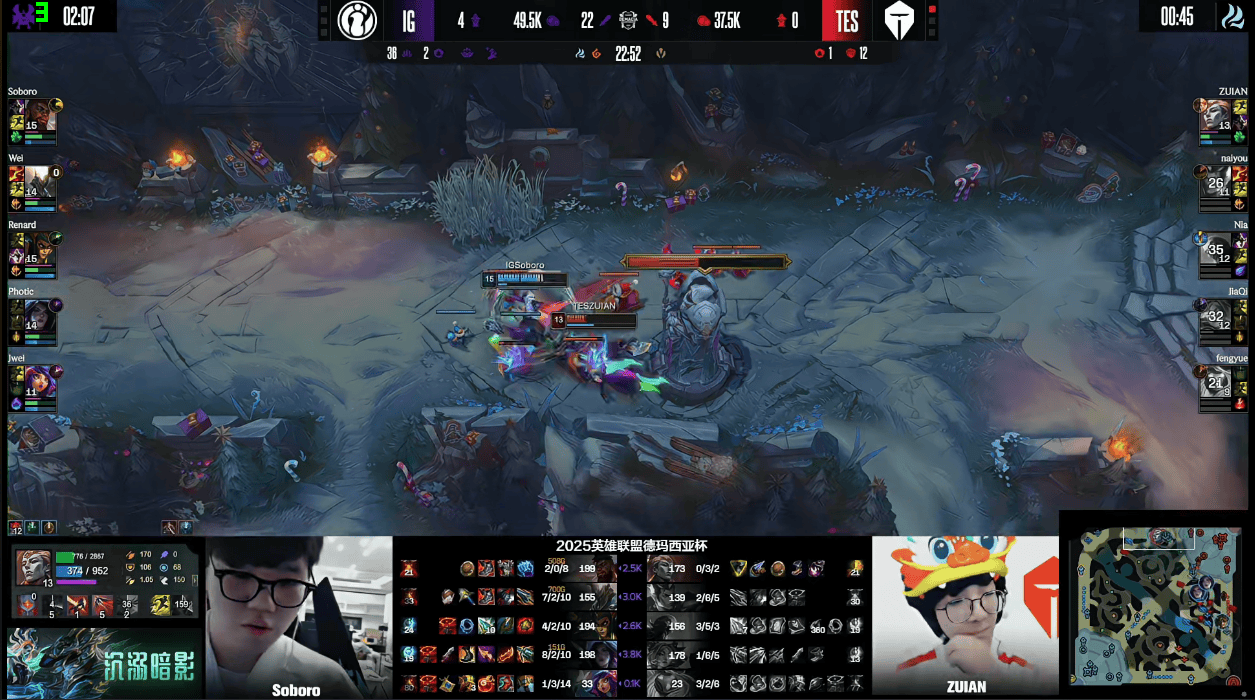Image resolution: width=1255 pixels, height=700 pixels.
Task: Click on the minimap
Action: click(x=1155, y=605)
